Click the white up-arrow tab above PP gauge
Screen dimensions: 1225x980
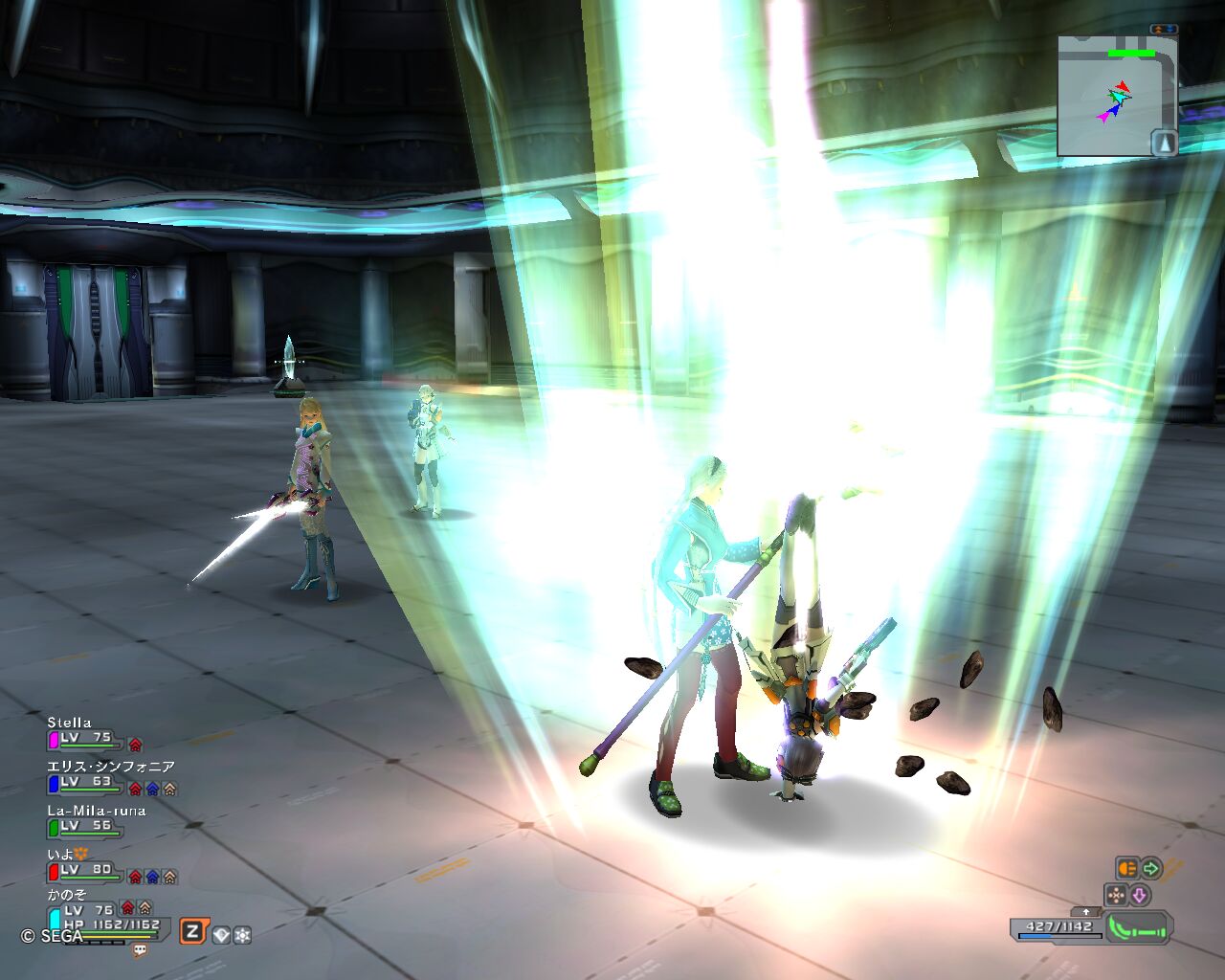point(1085,912)
